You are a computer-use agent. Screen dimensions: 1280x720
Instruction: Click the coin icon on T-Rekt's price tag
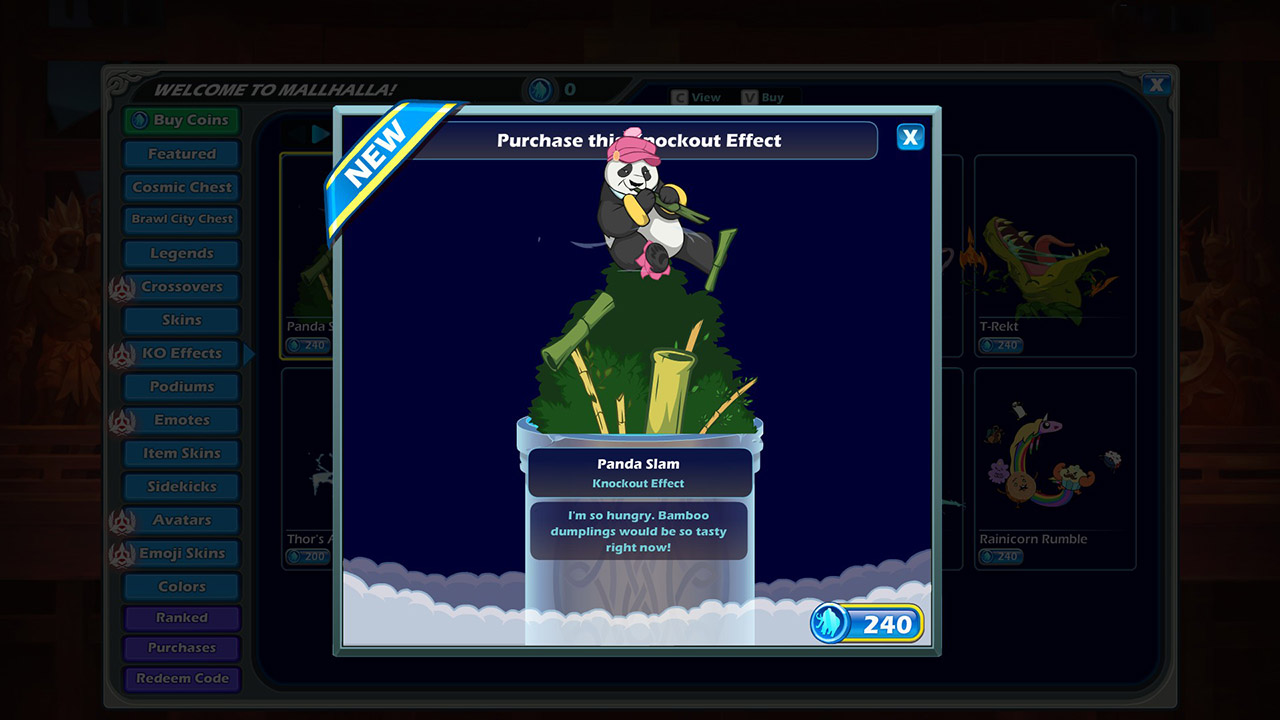coord(987,345)
